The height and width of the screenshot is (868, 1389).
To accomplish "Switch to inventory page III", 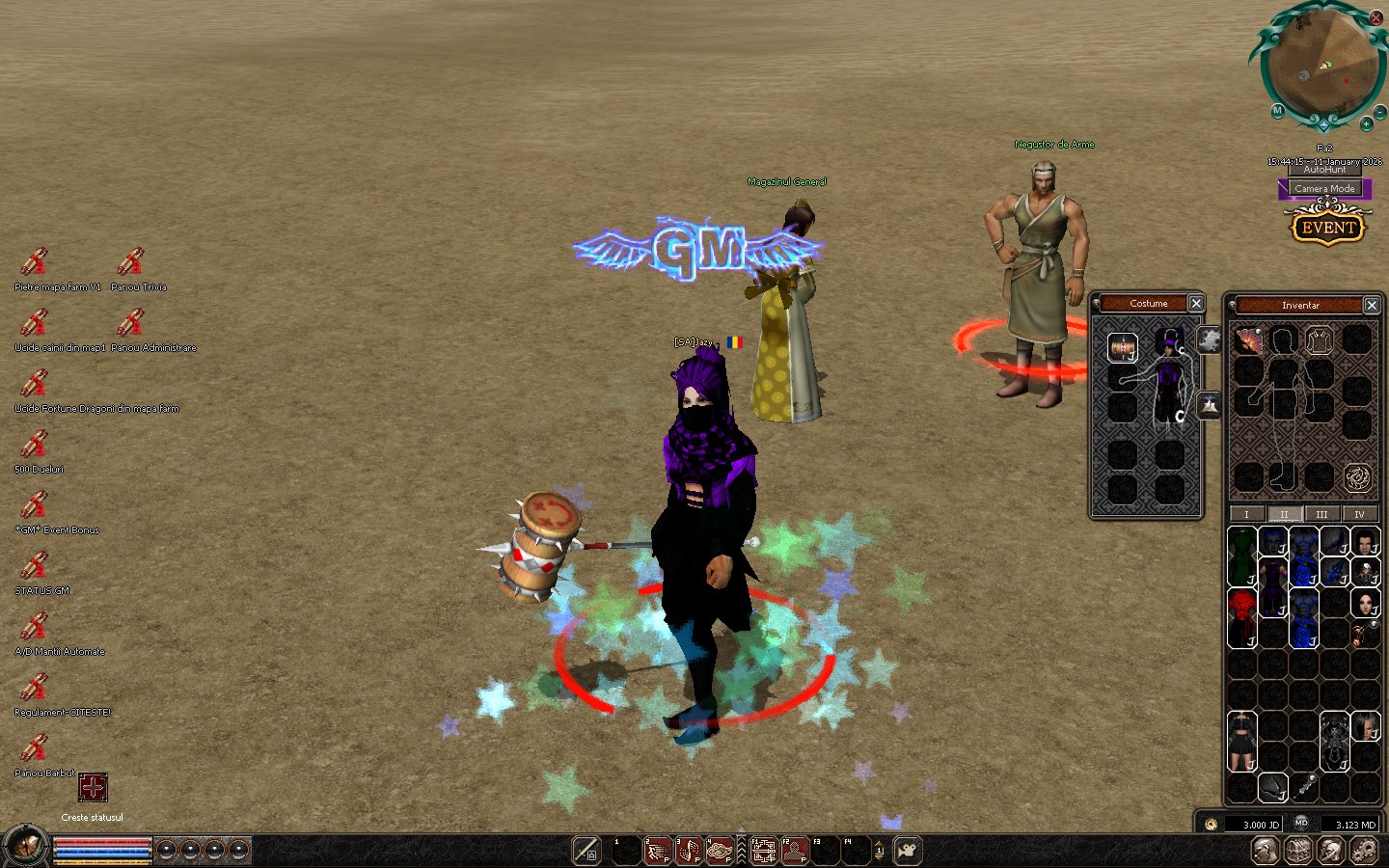I will tap(1321, 514).
